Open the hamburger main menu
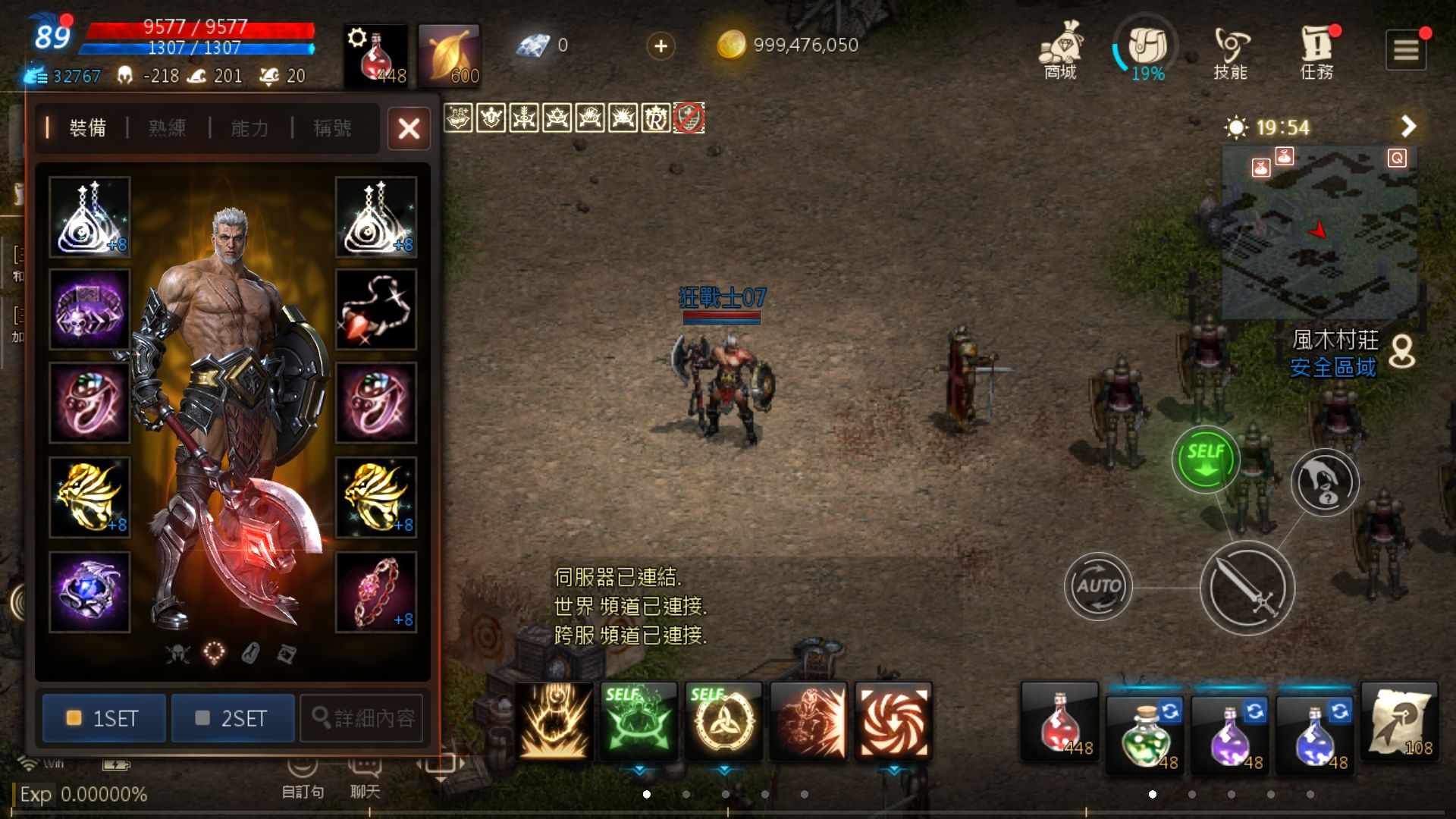The image size is (1456, 819). pos(1405,50)
